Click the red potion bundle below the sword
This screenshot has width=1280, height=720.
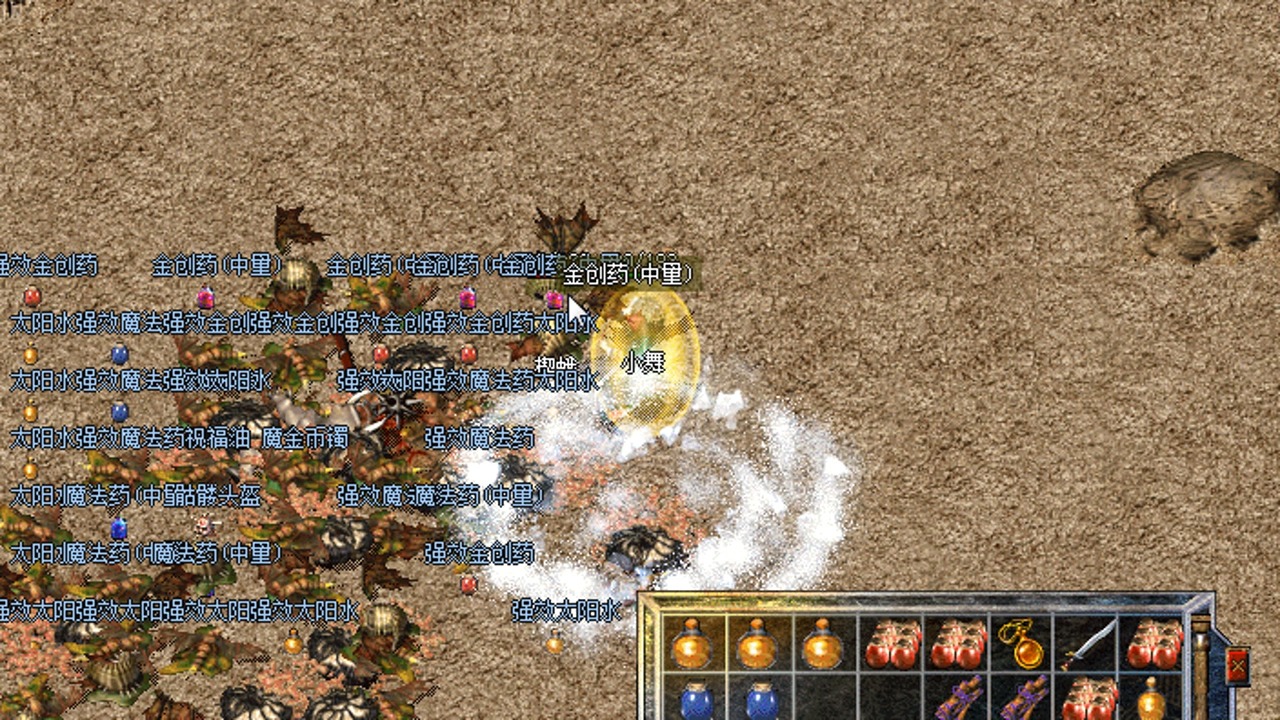(x=1088, y=698)
